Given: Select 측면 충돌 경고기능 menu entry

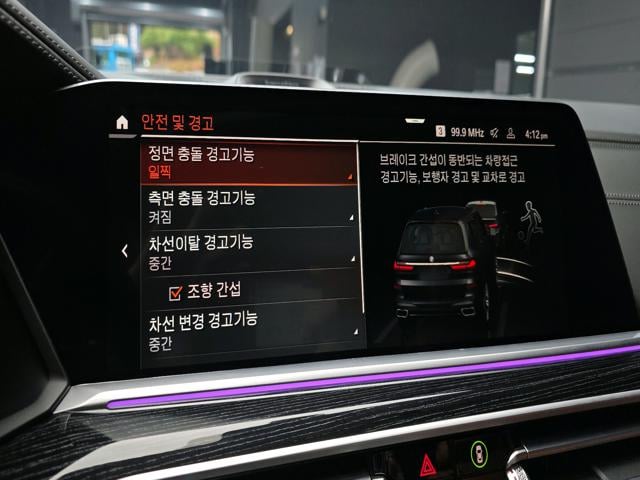Looking at the screenshot, I should point(249,206).
